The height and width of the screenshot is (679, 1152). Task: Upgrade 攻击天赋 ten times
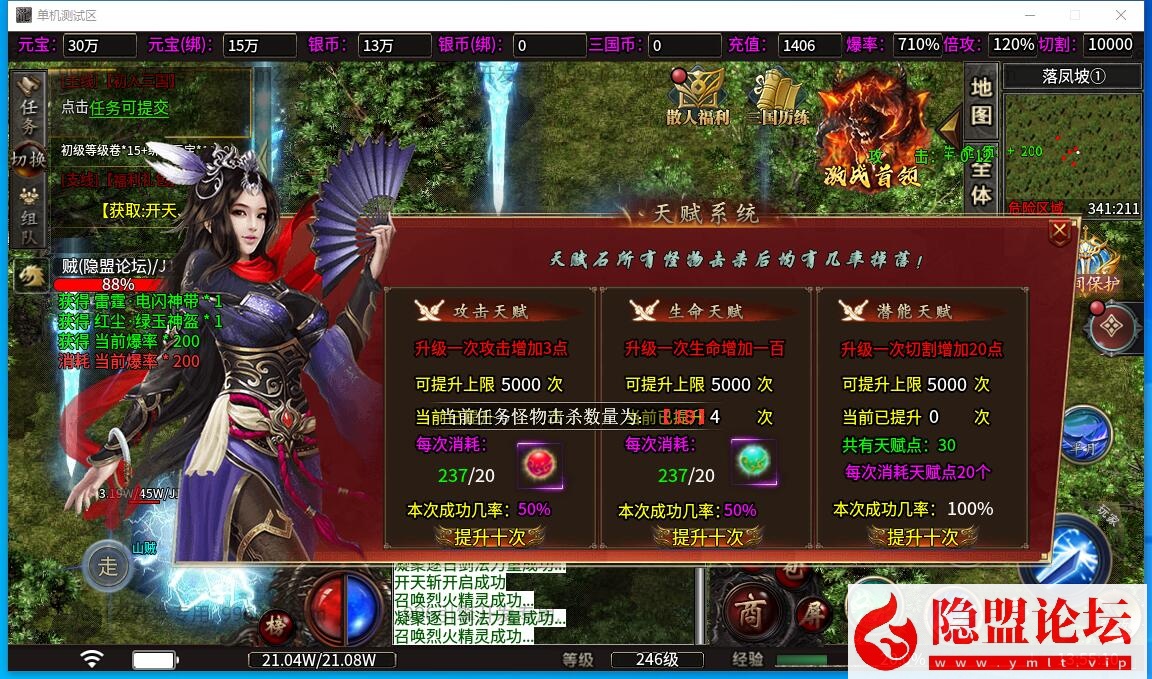coord(490,537)
